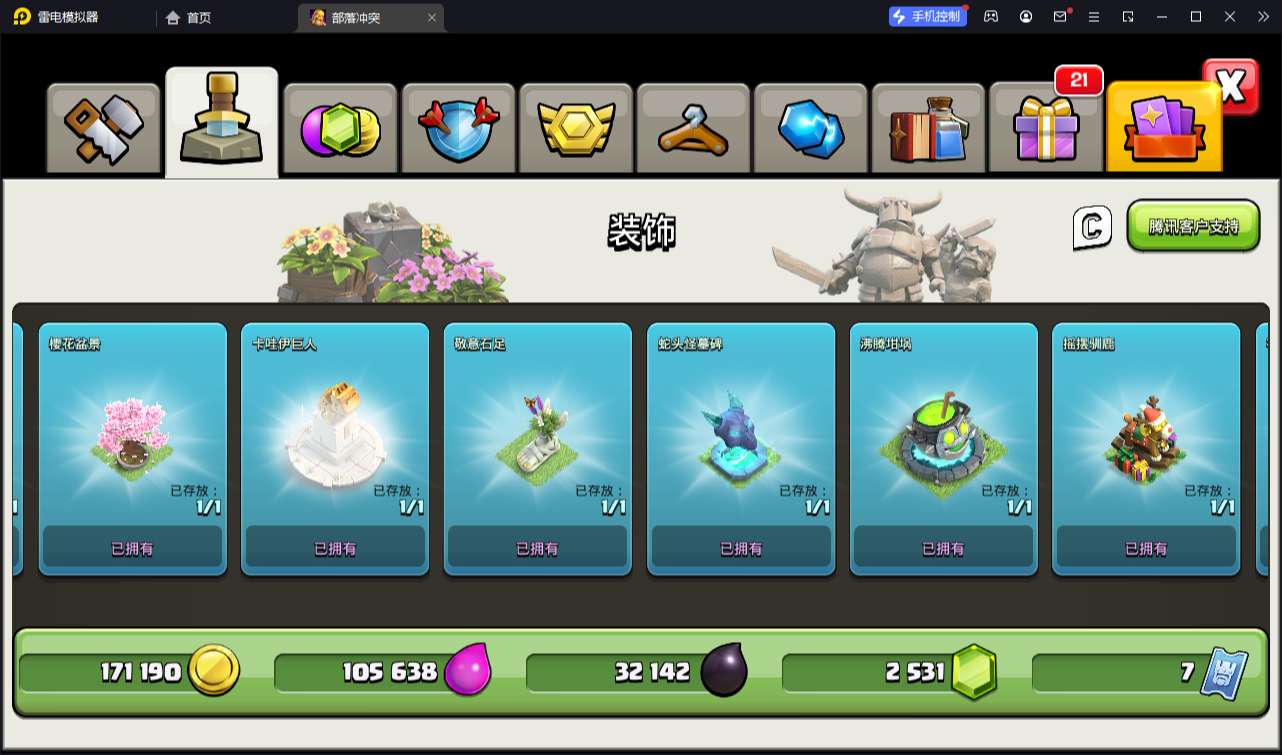Open the purple gift box tab

1046,129
